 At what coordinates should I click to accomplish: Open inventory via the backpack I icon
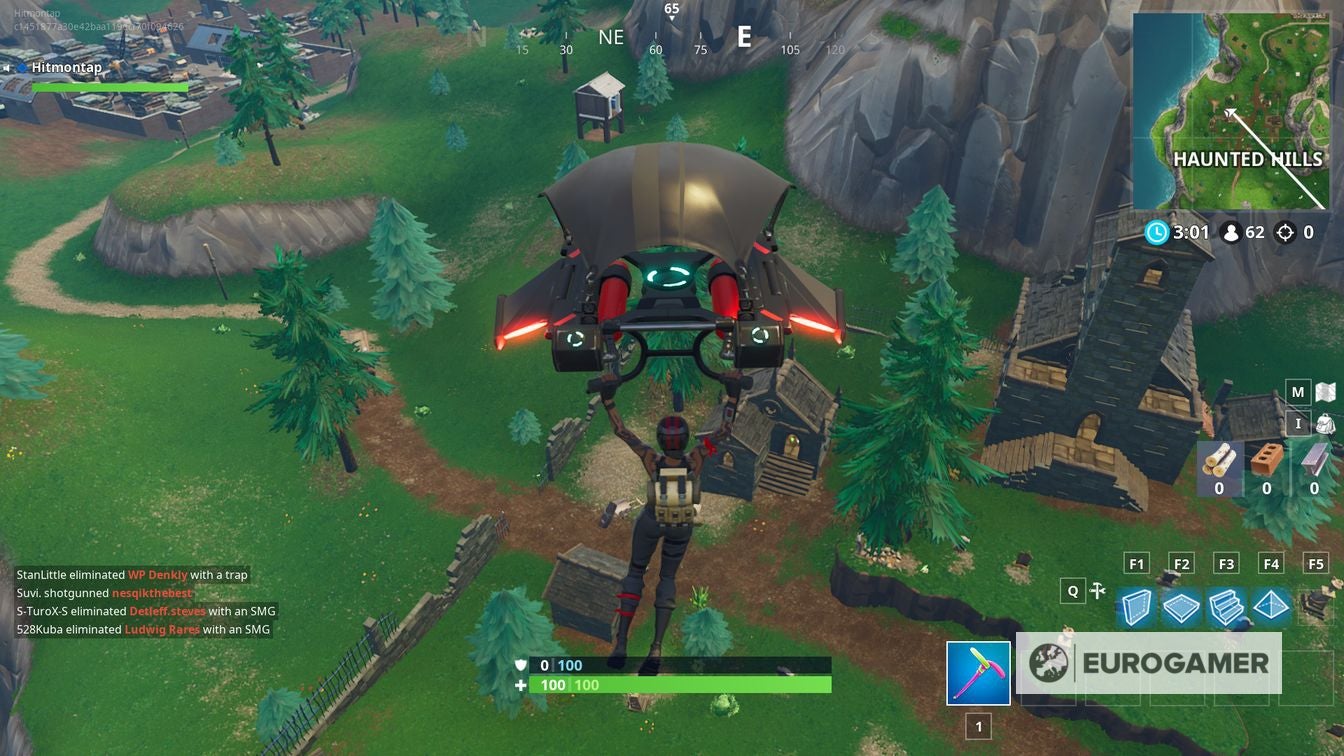coord(1299,424)
